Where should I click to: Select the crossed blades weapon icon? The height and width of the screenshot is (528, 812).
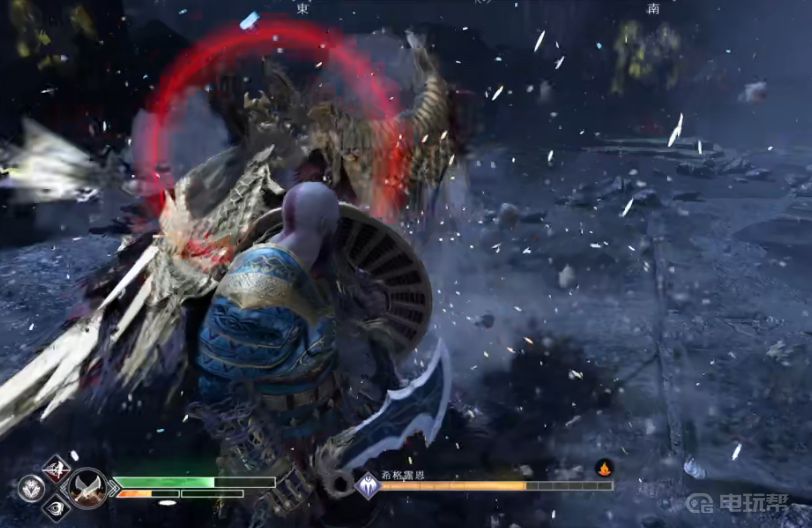coord(89,488)
